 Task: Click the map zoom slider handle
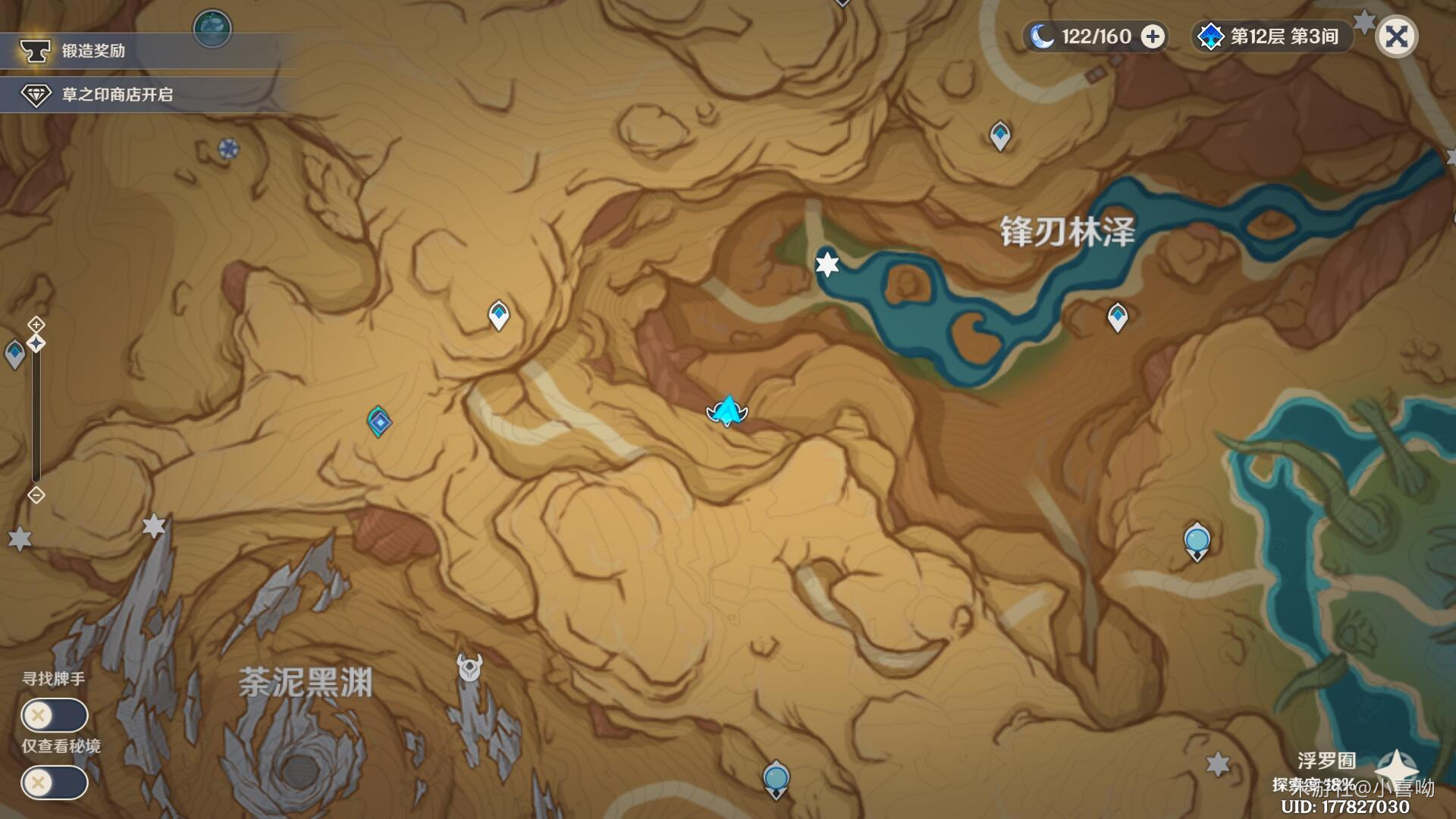click(36, 344)
